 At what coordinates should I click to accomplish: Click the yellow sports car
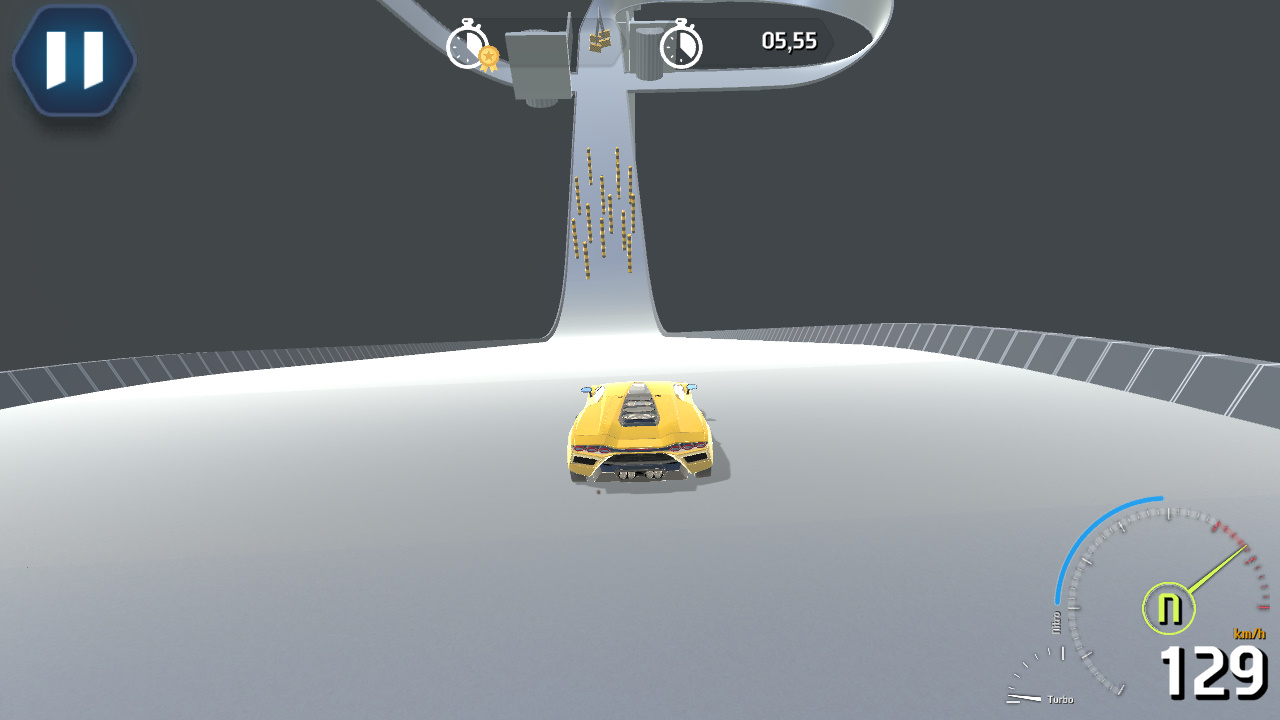(x=640, y=430)
